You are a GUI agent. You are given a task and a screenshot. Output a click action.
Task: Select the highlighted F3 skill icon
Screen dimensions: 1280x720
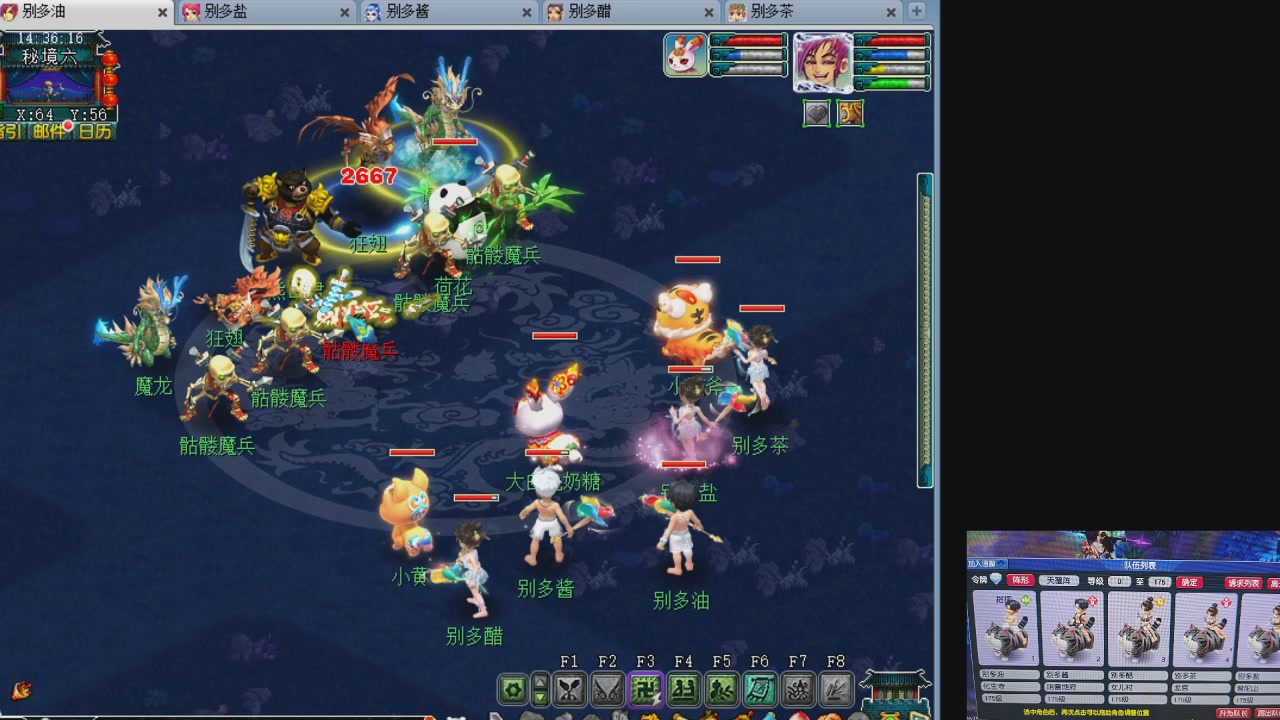[644, 688]
